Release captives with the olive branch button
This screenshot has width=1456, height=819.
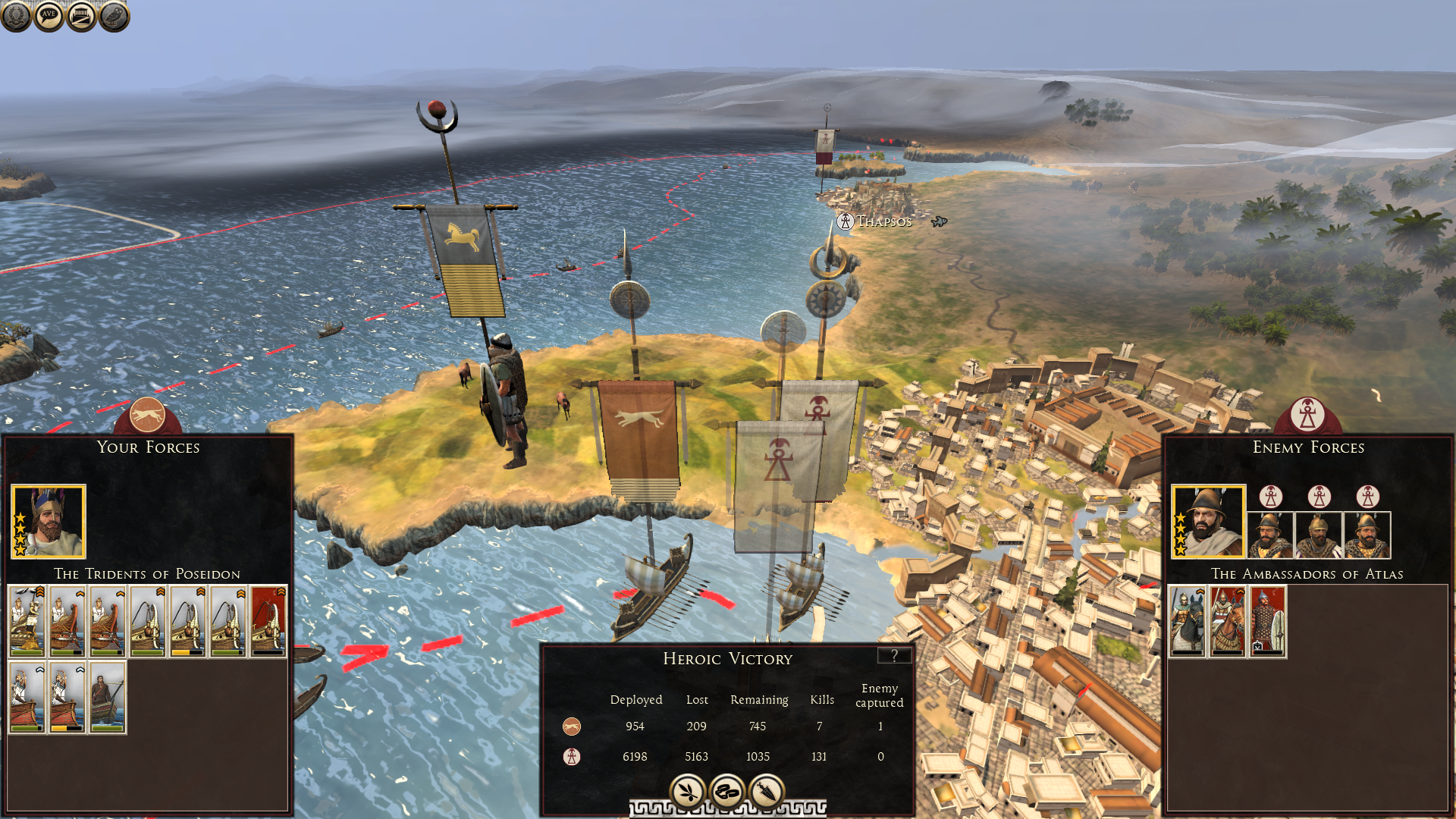click(688, 792)
